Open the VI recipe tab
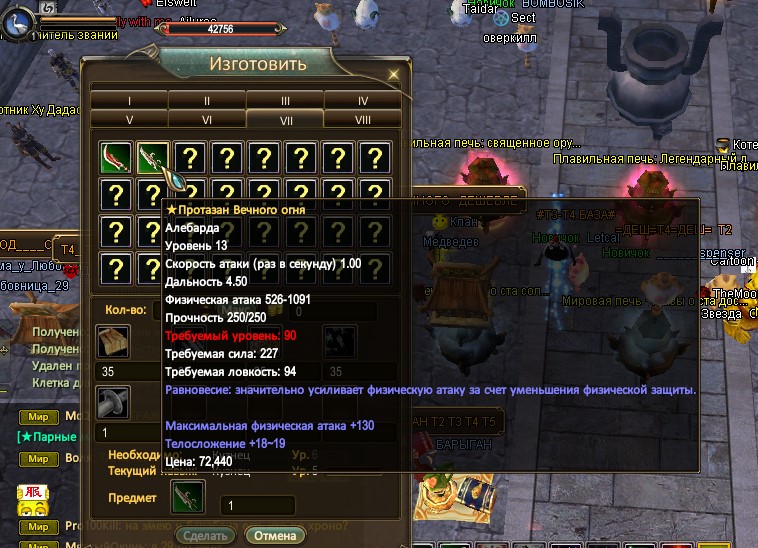This screenshot has width=758, height=548. click(207, 119)
